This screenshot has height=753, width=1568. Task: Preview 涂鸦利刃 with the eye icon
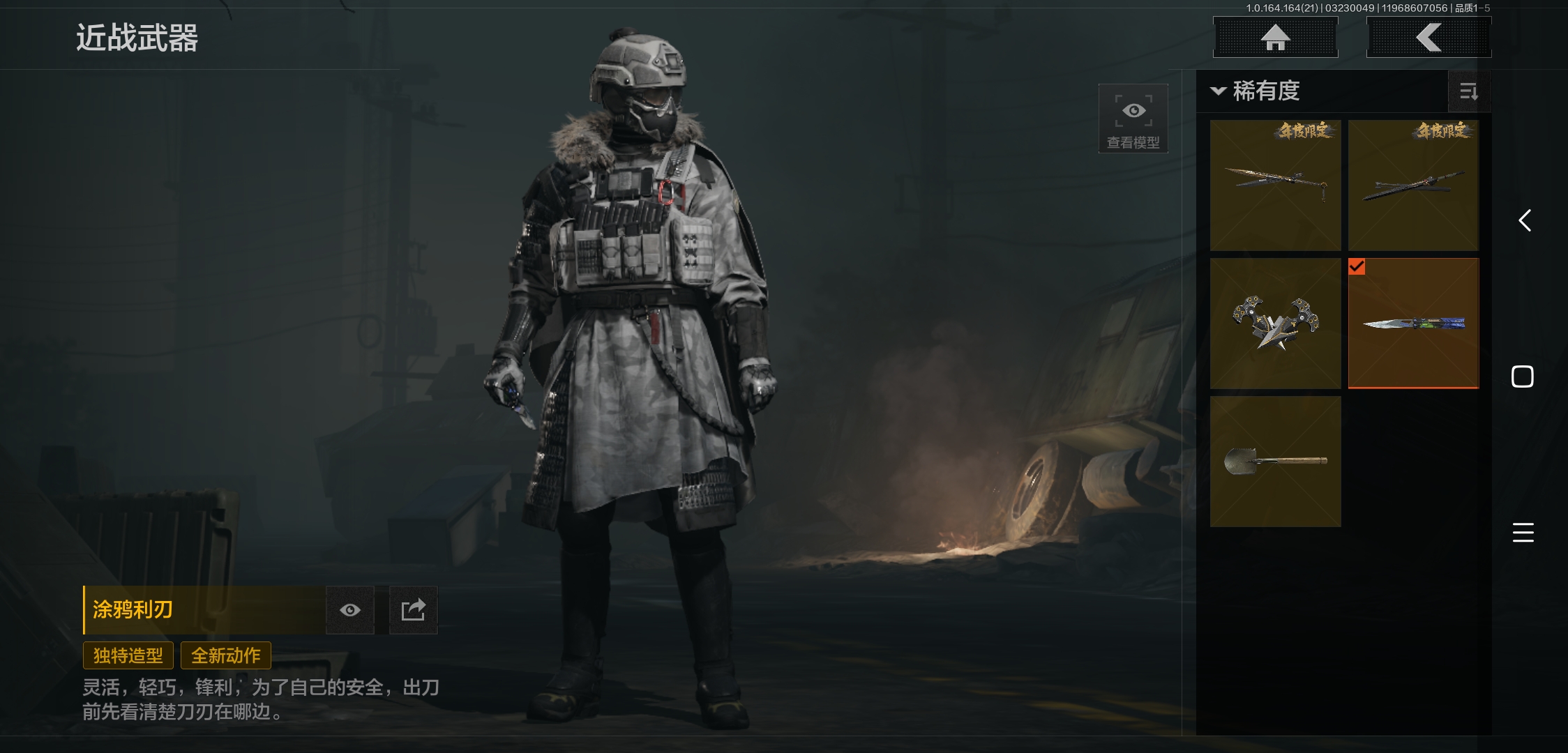tap(350, 610)
